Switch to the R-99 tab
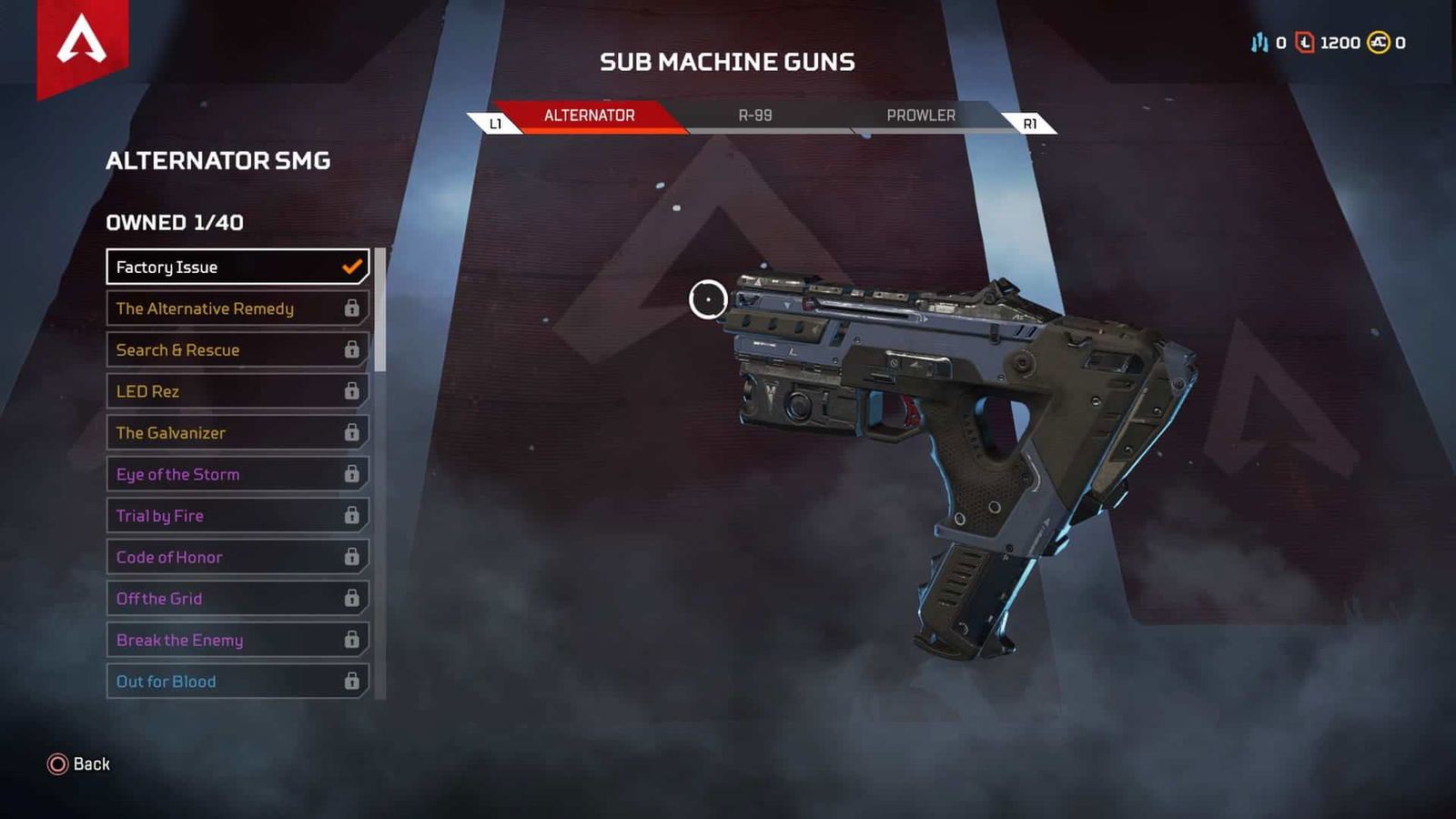The width and height of the screenshot is (1456, 819). pyautogui.click(x=755, y=116)
